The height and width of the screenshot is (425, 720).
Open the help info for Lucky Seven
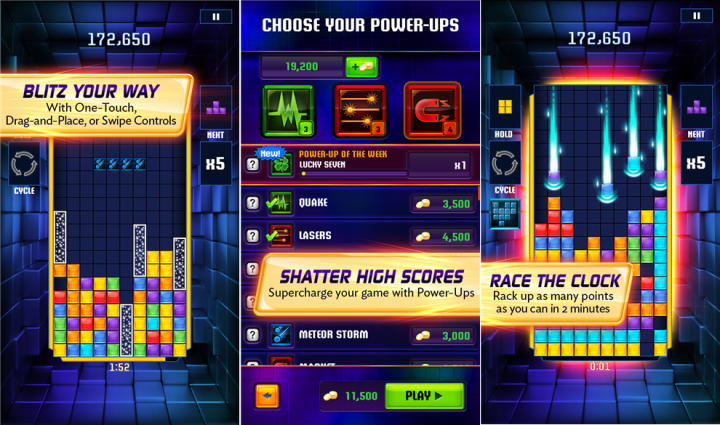(253, 165)
